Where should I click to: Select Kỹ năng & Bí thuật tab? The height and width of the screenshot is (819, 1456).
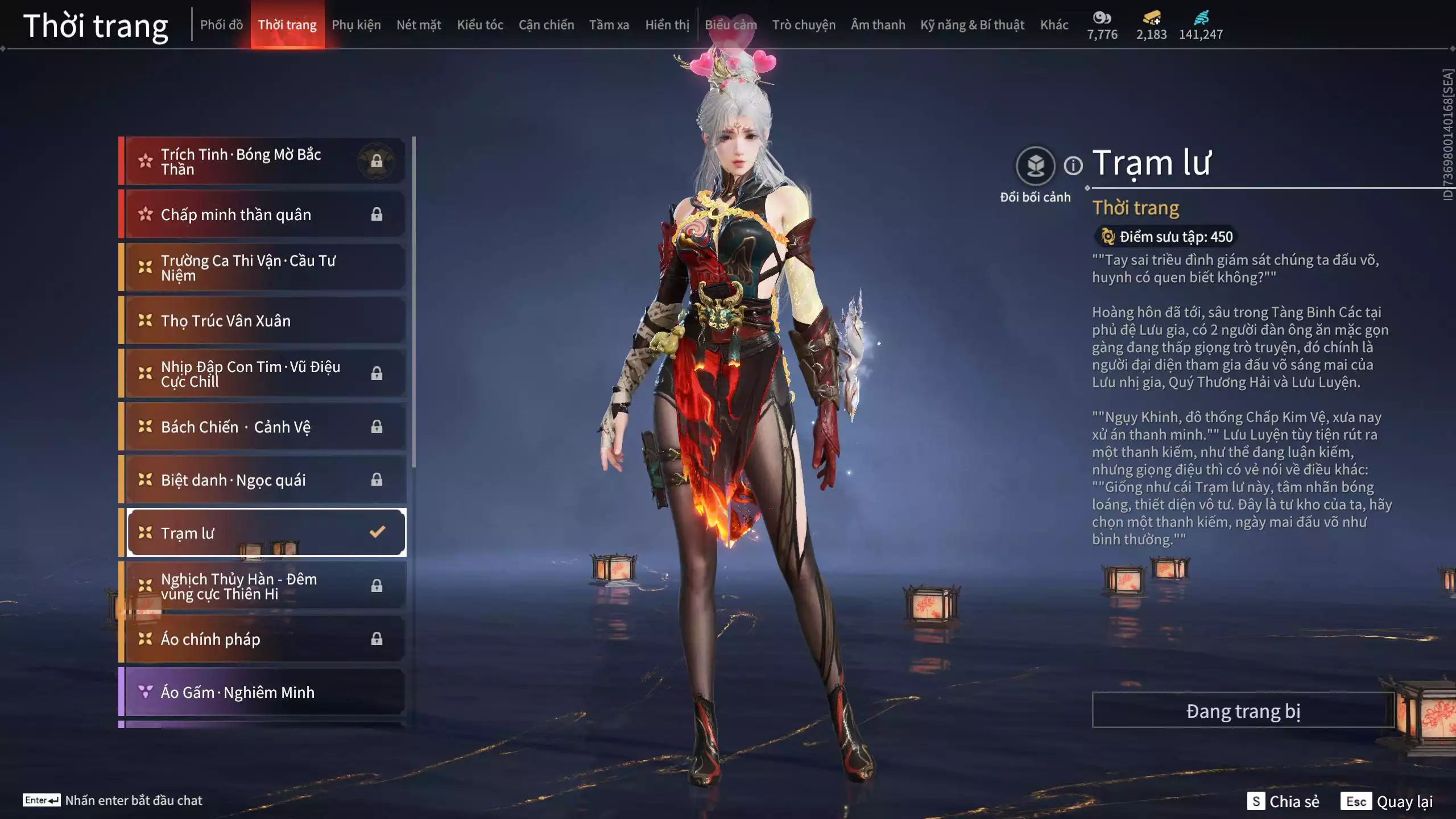pyautogui.click(x=972, y=25)
